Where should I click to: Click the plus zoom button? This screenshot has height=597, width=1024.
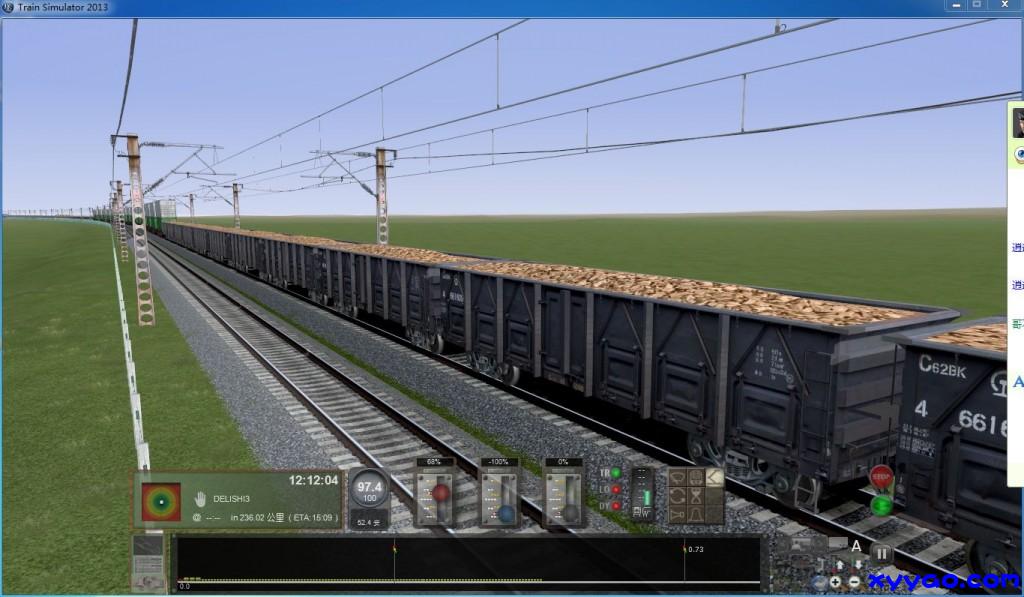pos(836,582)
